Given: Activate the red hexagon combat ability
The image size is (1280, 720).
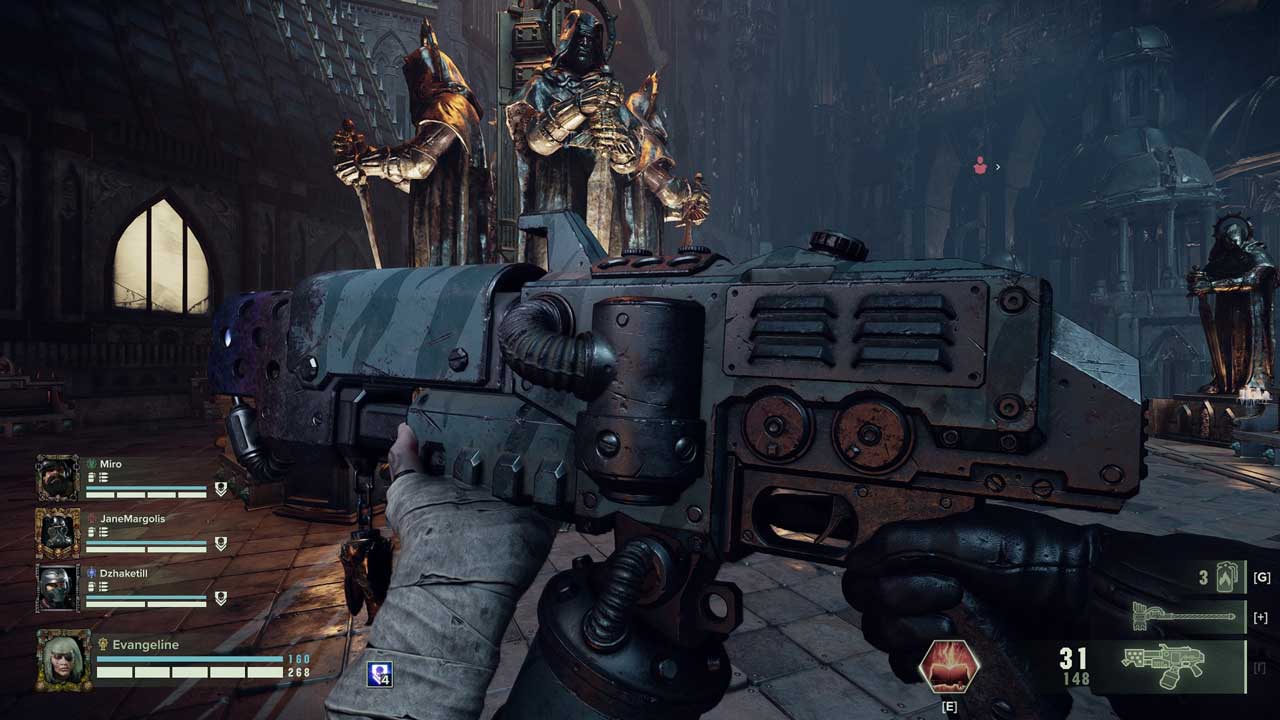Looking at the screenshot, I should 949,666.
